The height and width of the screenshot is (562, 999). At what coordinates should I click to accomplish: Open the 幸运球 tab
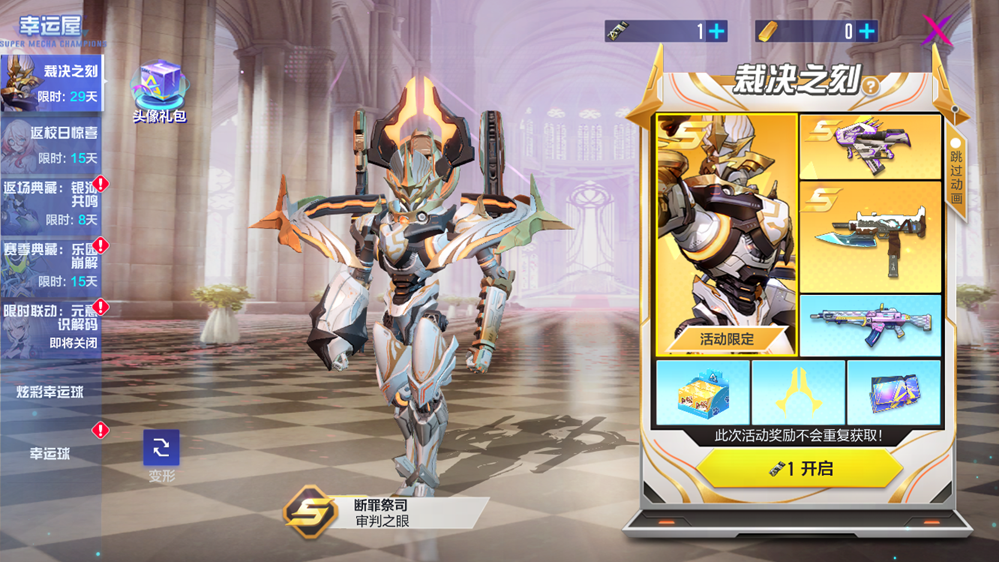tap(50, 453)
